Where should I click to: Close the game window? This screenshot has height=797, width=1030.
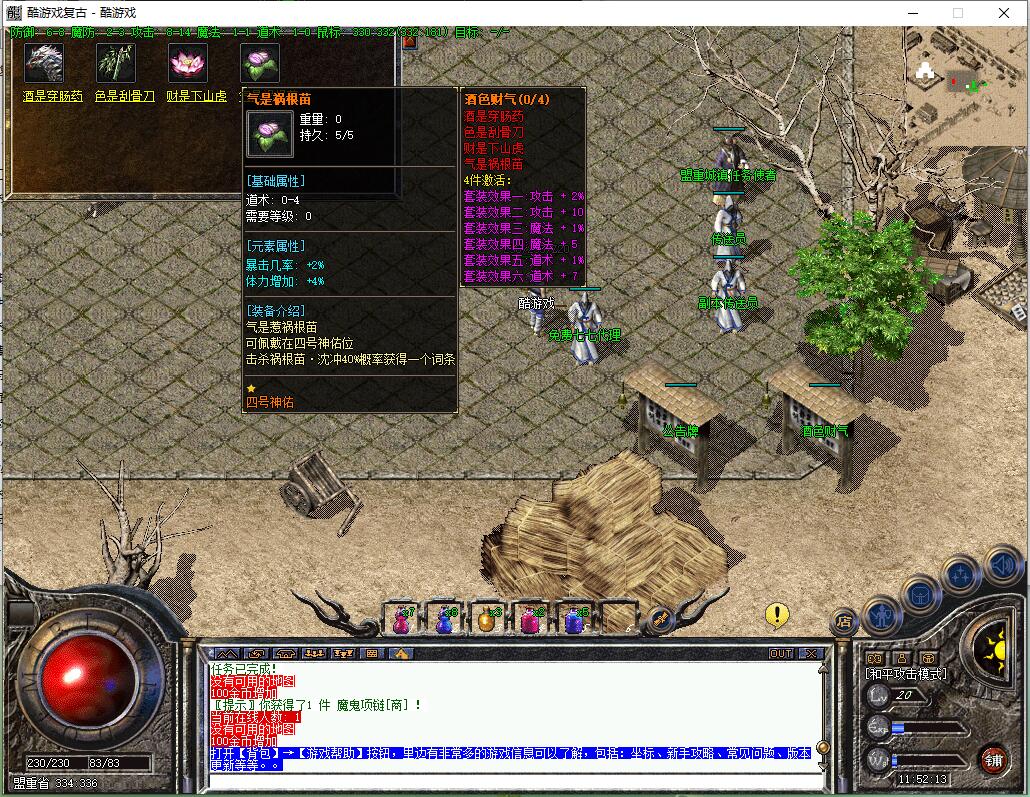coord(1004,13)
